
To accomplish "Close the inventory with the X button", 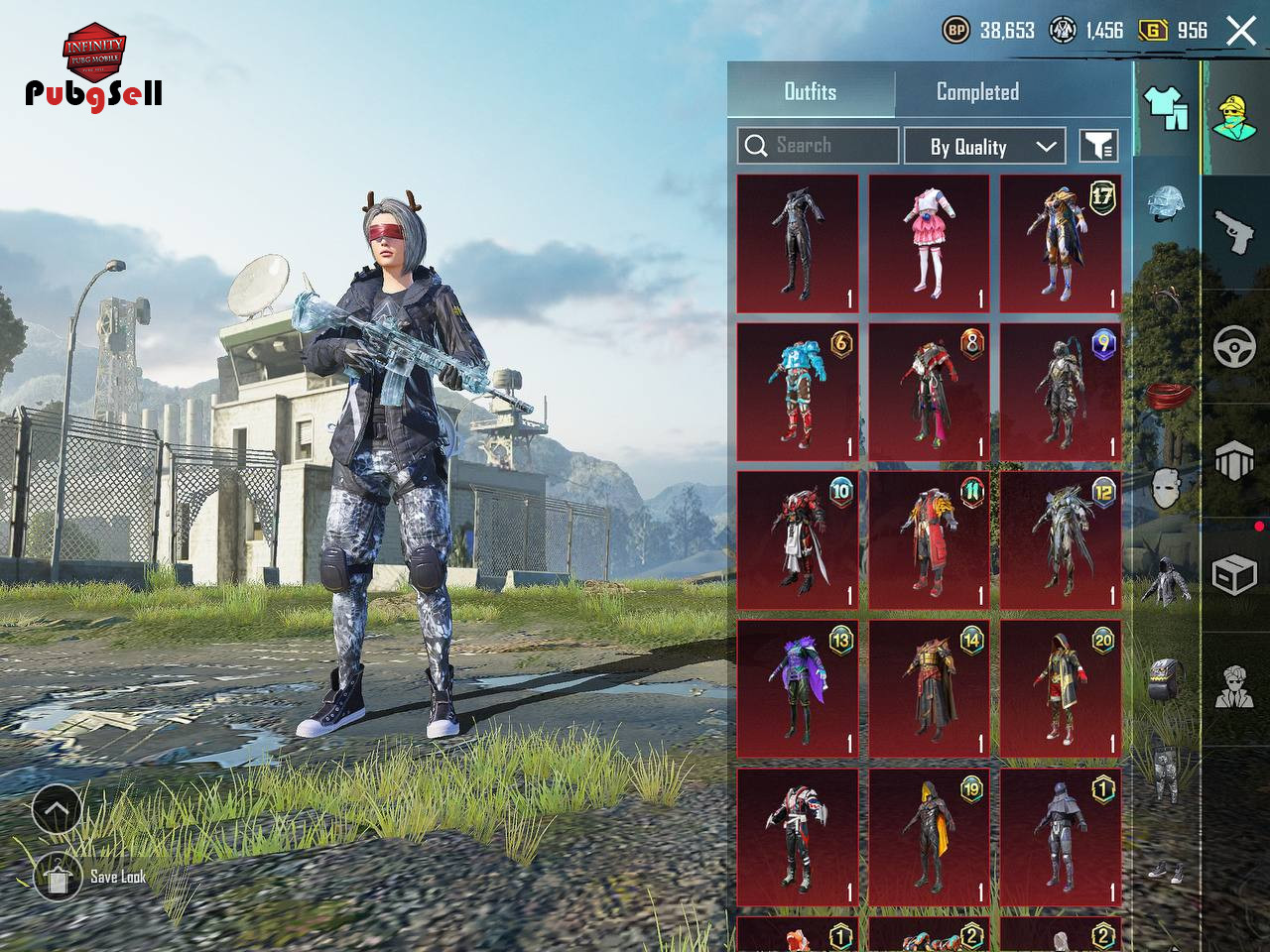I will [x=1240, y=31].
